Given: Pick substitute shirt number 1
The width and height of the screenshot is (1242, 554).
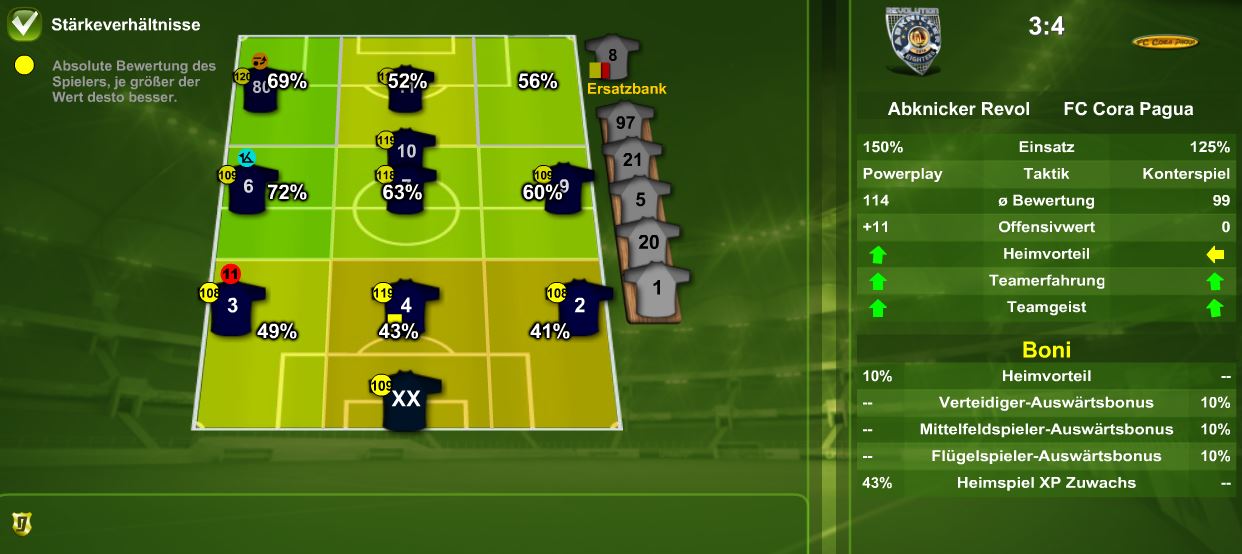Looking at the screenshot, I should (656, 287).
